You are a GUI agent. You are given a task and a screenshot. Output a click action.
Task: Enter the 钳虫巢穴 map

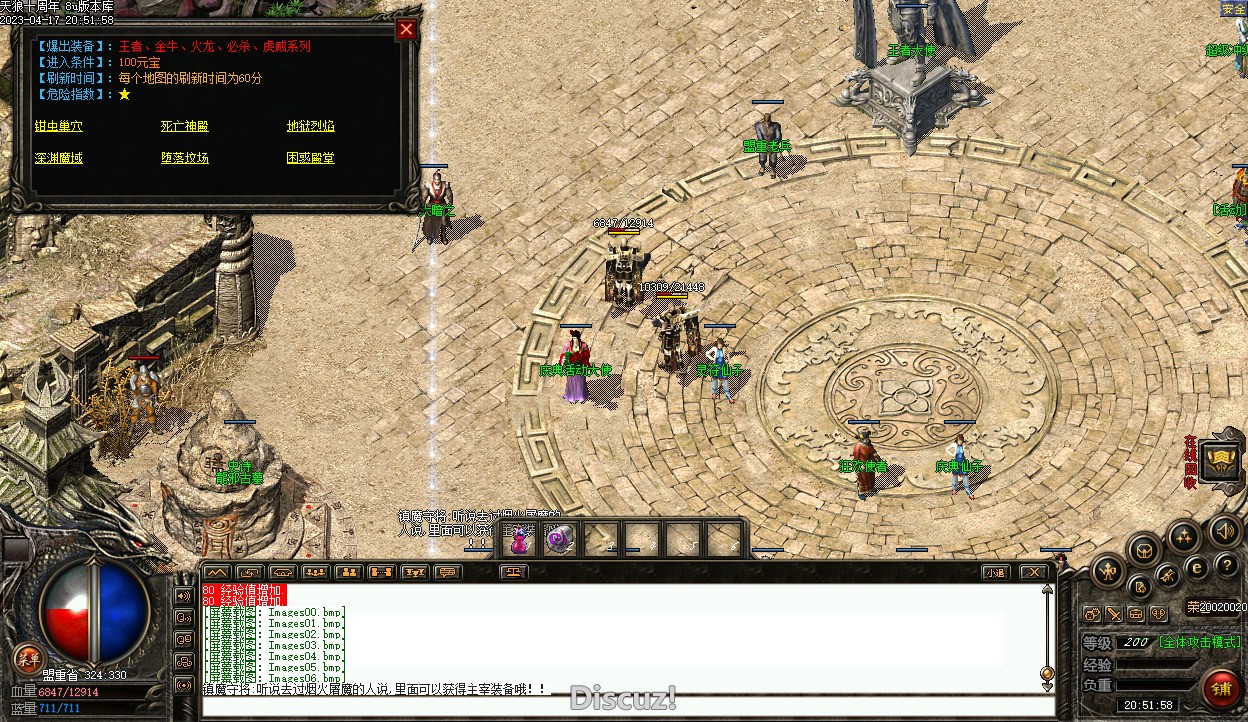[58, 126]
